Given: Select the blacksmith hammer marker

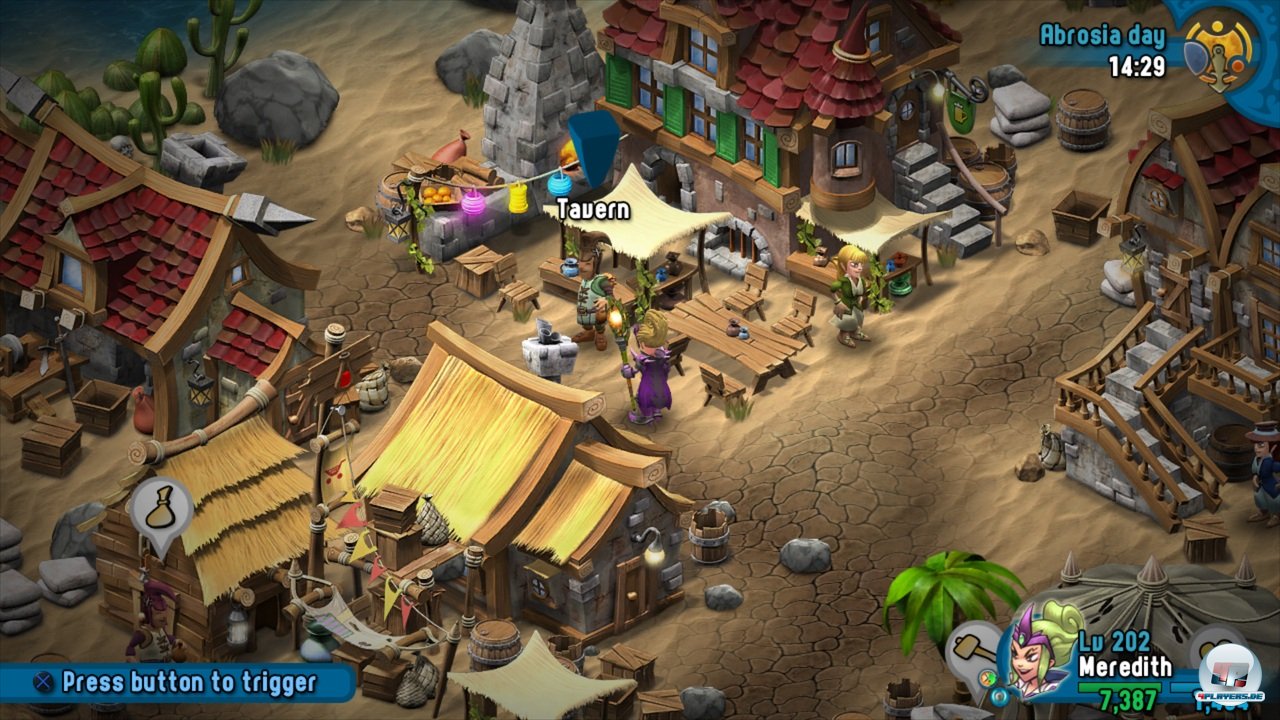Looking at the screenshot, I should point(972,647).
